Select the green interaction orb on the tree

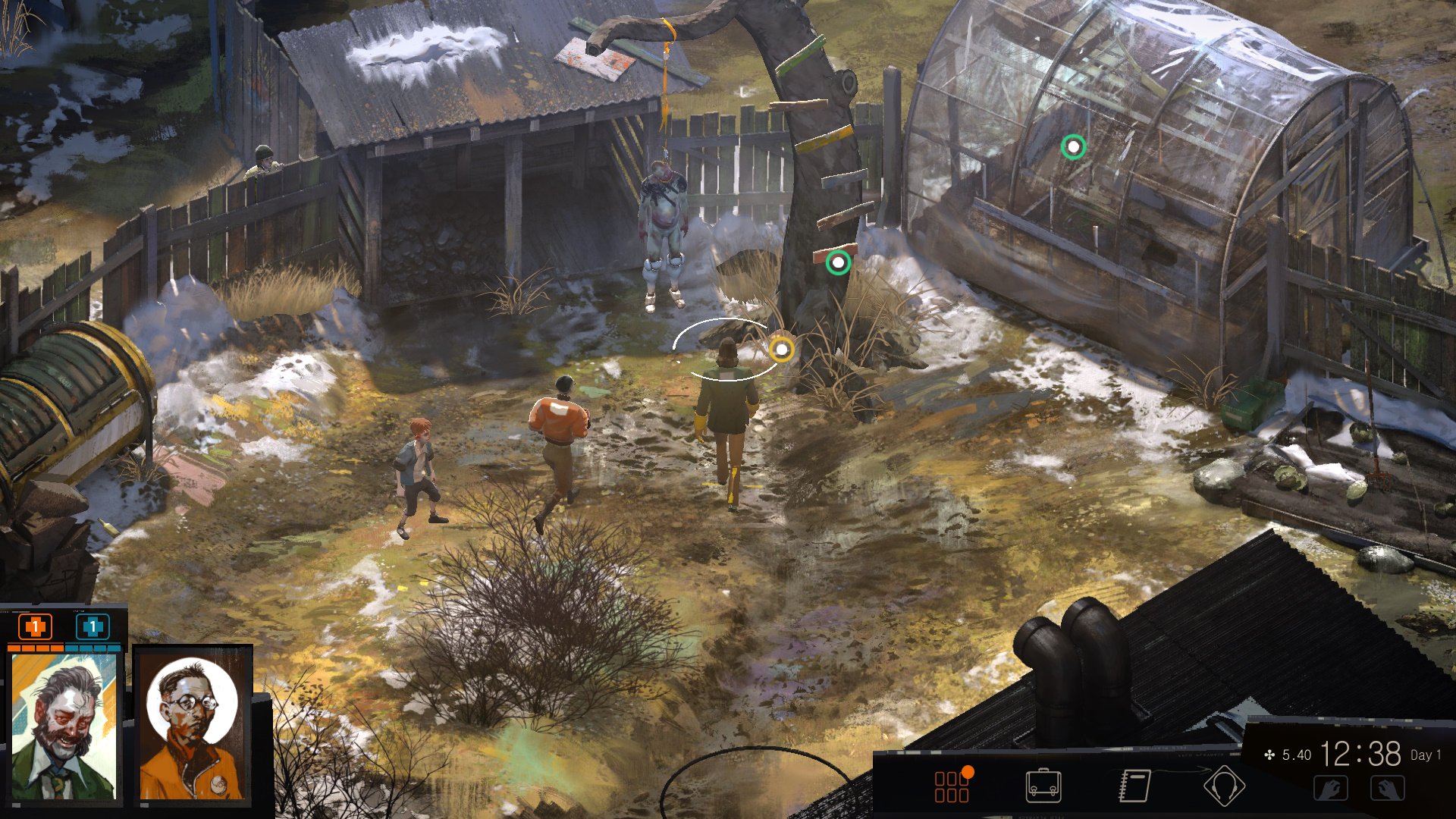tap(838, 263)
